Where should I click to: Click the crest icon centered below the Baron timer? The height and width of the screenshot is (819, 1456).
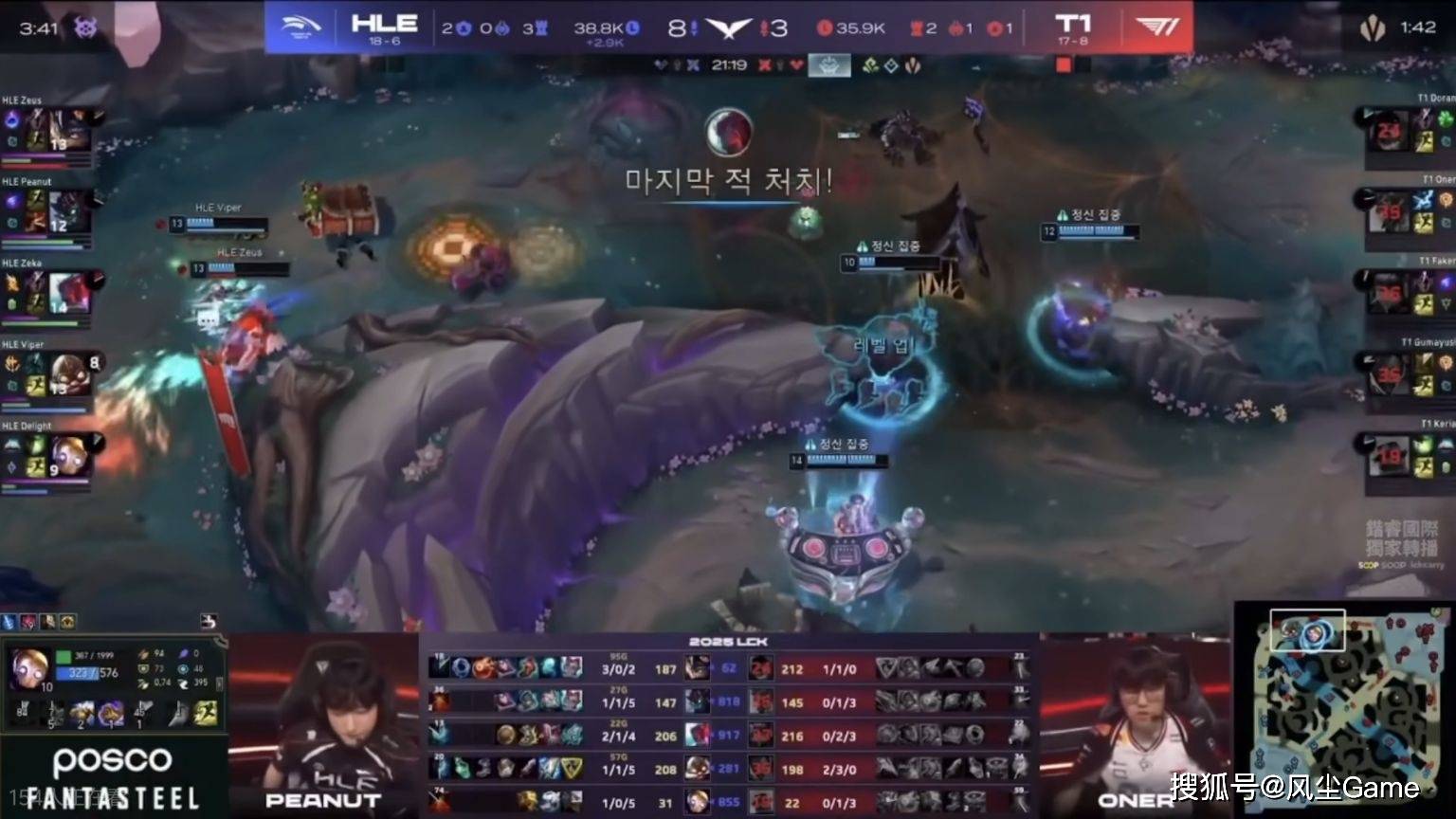829,64
